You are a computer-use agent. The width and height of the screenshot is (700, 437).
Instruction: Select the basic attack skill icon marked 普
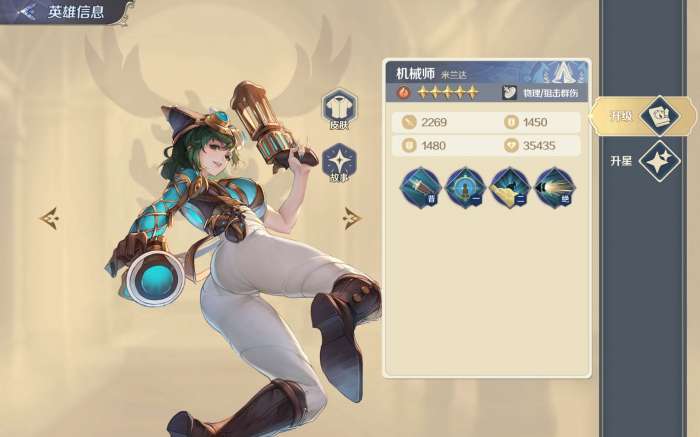tap(419, 186)
